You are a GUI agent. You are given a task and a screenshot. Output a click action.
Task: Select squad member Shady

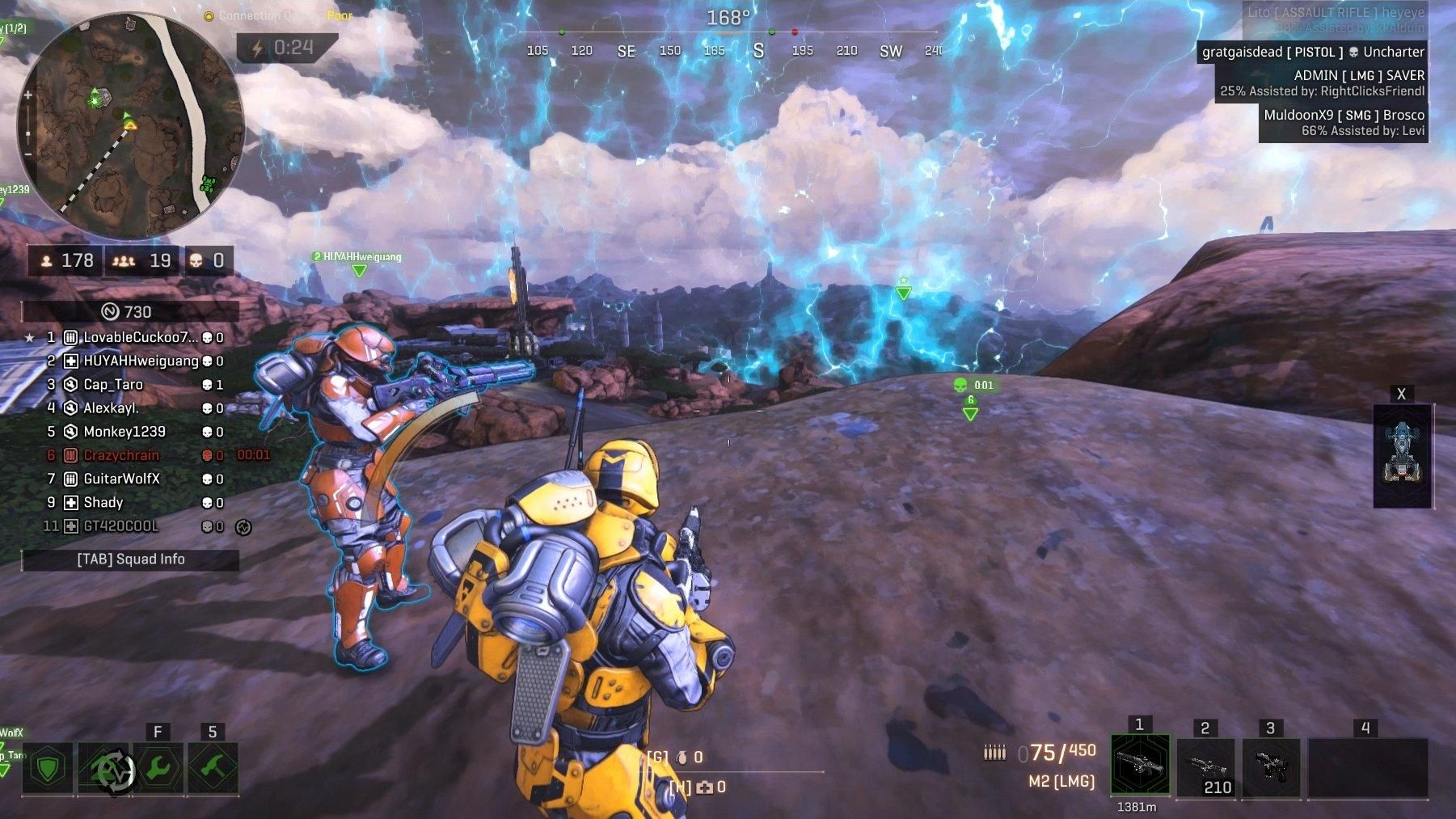tap(103, 502)
